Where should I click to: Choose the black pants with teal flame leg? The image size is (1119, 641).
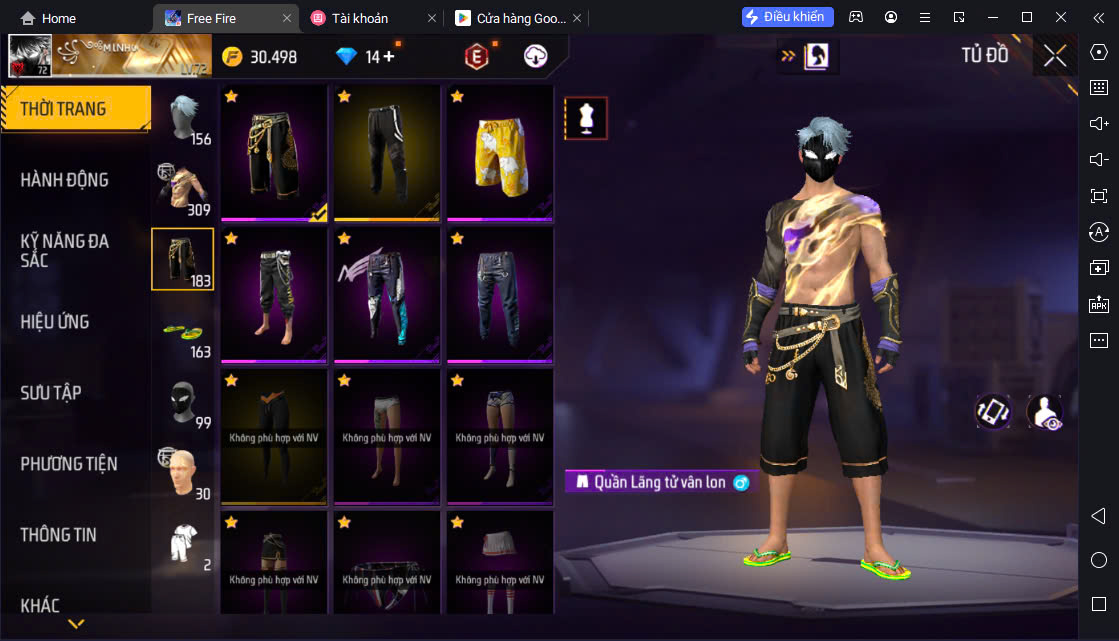point(387,295)
